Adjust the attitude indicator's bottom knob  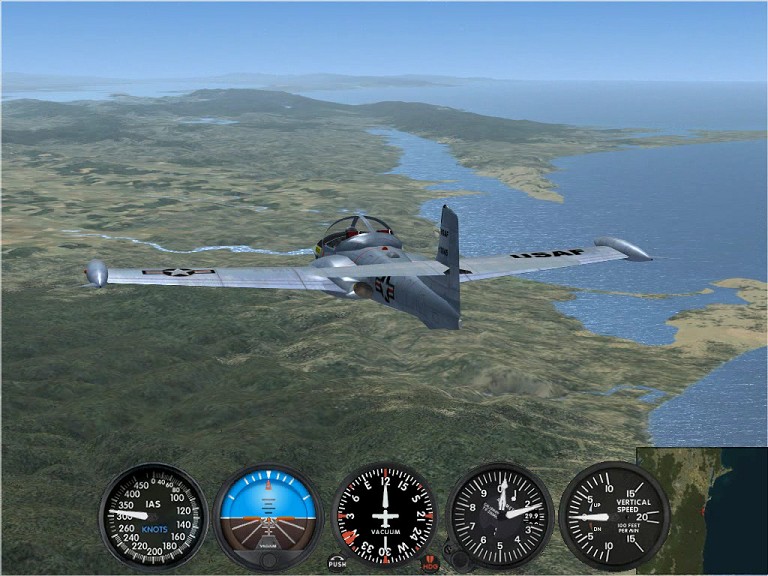tap(268, 560)
